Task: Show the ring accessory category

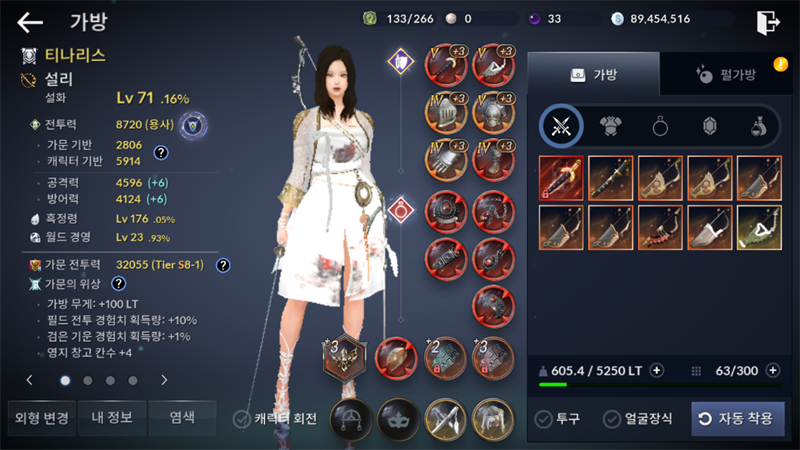Action: [661, 126]
